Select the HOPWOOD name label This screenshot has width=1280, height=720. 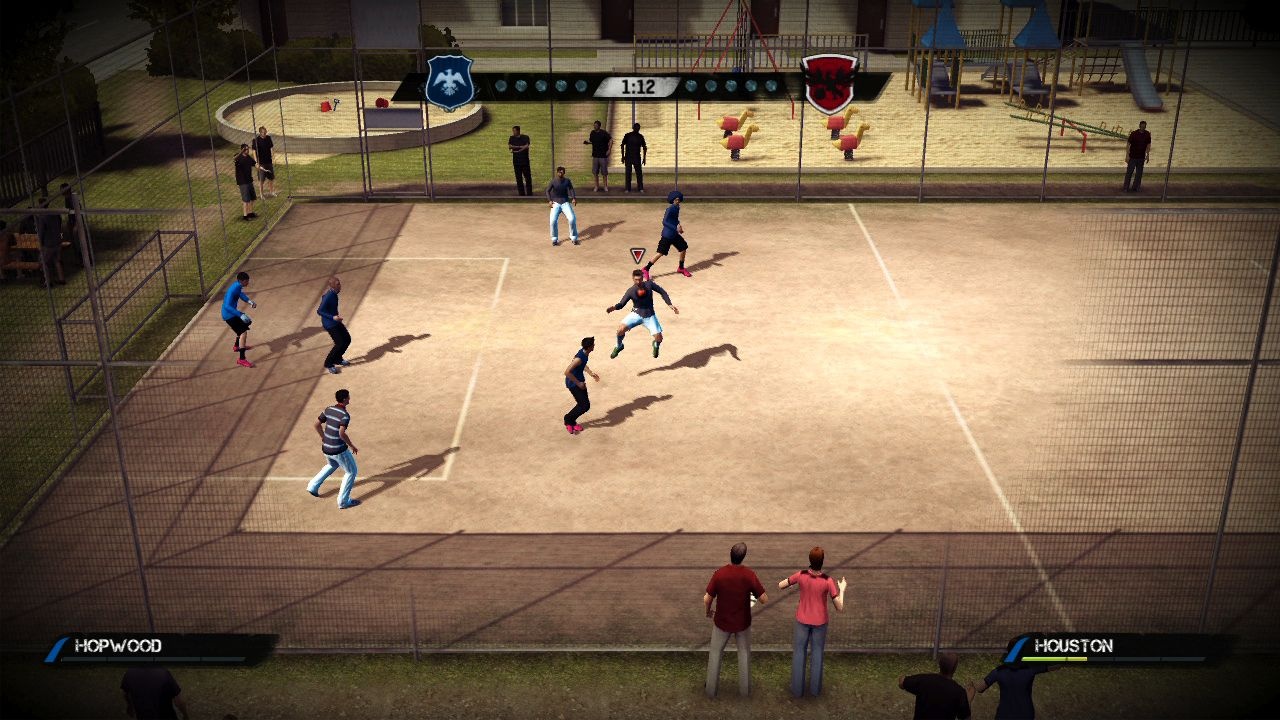117,645
